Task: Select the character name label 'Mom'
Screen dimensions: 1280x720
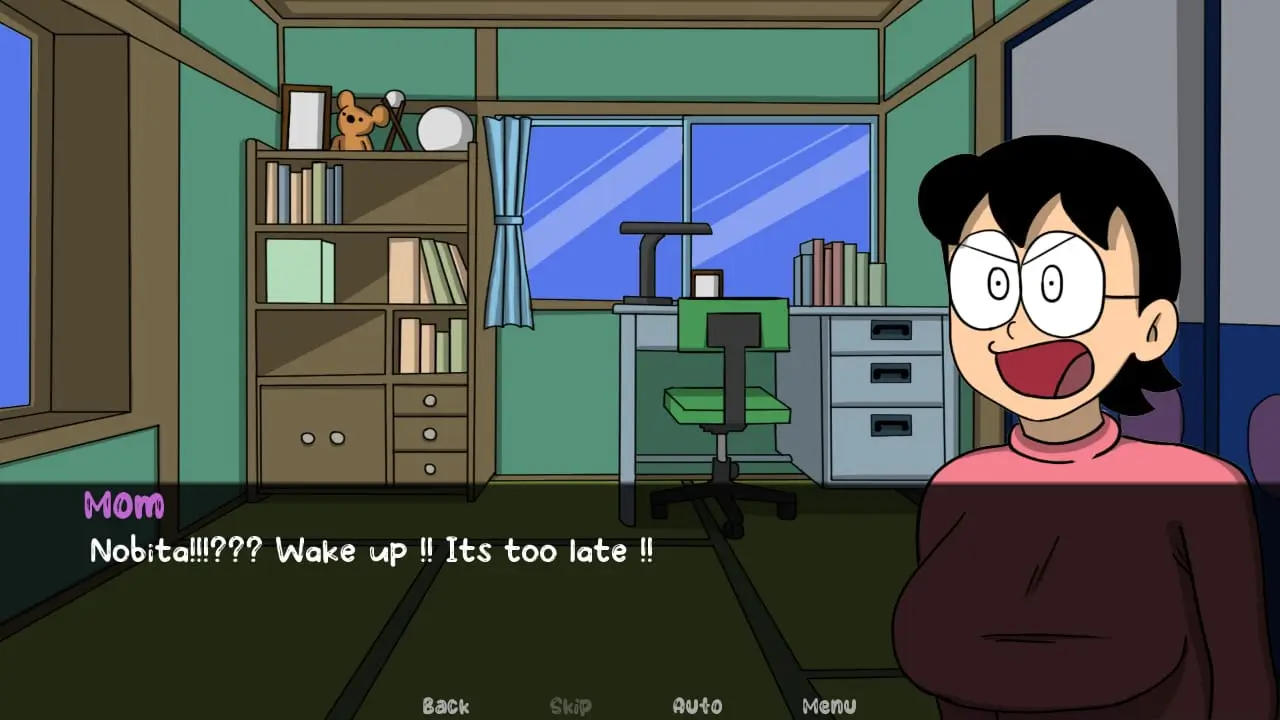Action: 122,506
